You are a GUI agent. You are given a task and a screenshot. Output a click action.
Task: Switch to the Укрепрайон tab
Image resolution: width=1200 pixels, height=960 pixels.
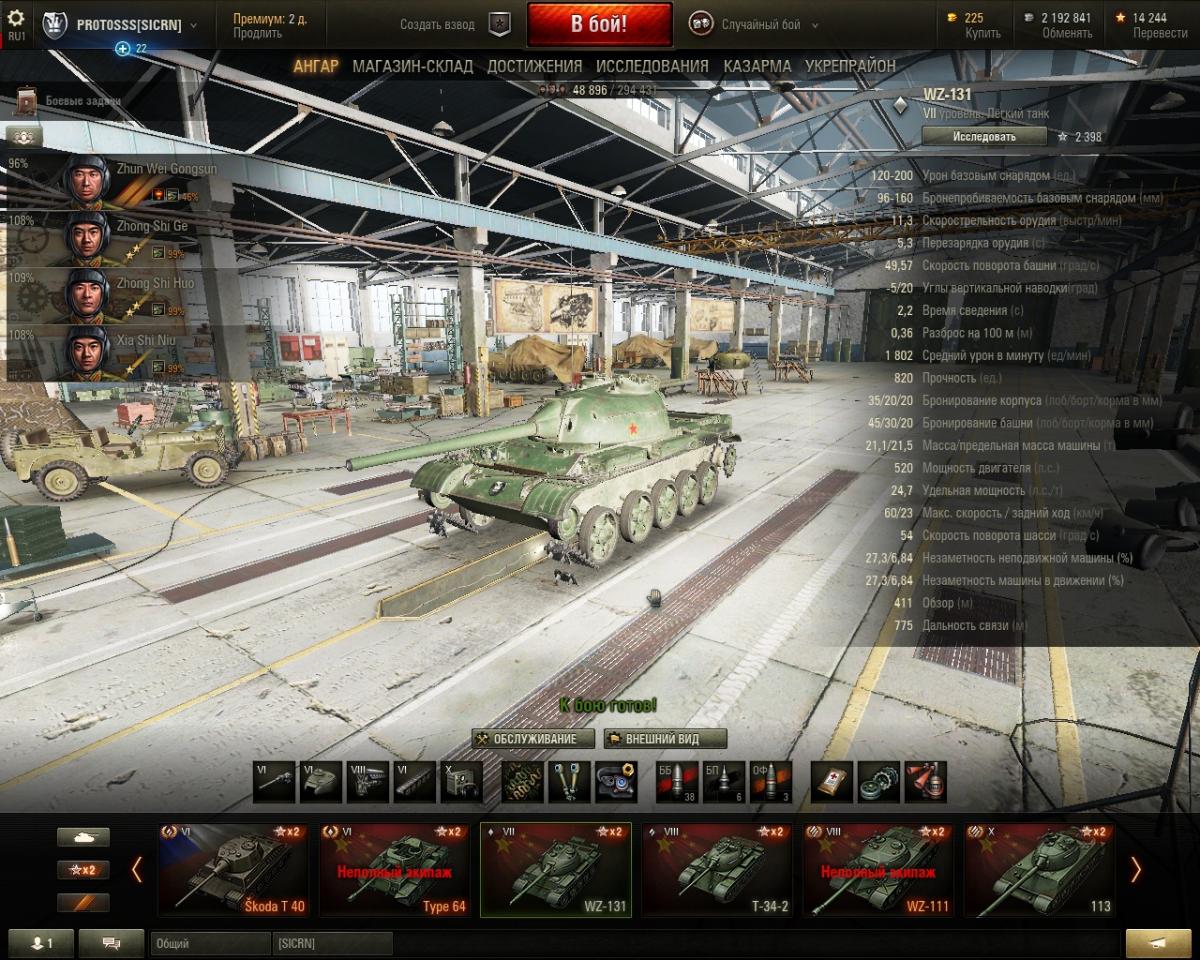850,66
